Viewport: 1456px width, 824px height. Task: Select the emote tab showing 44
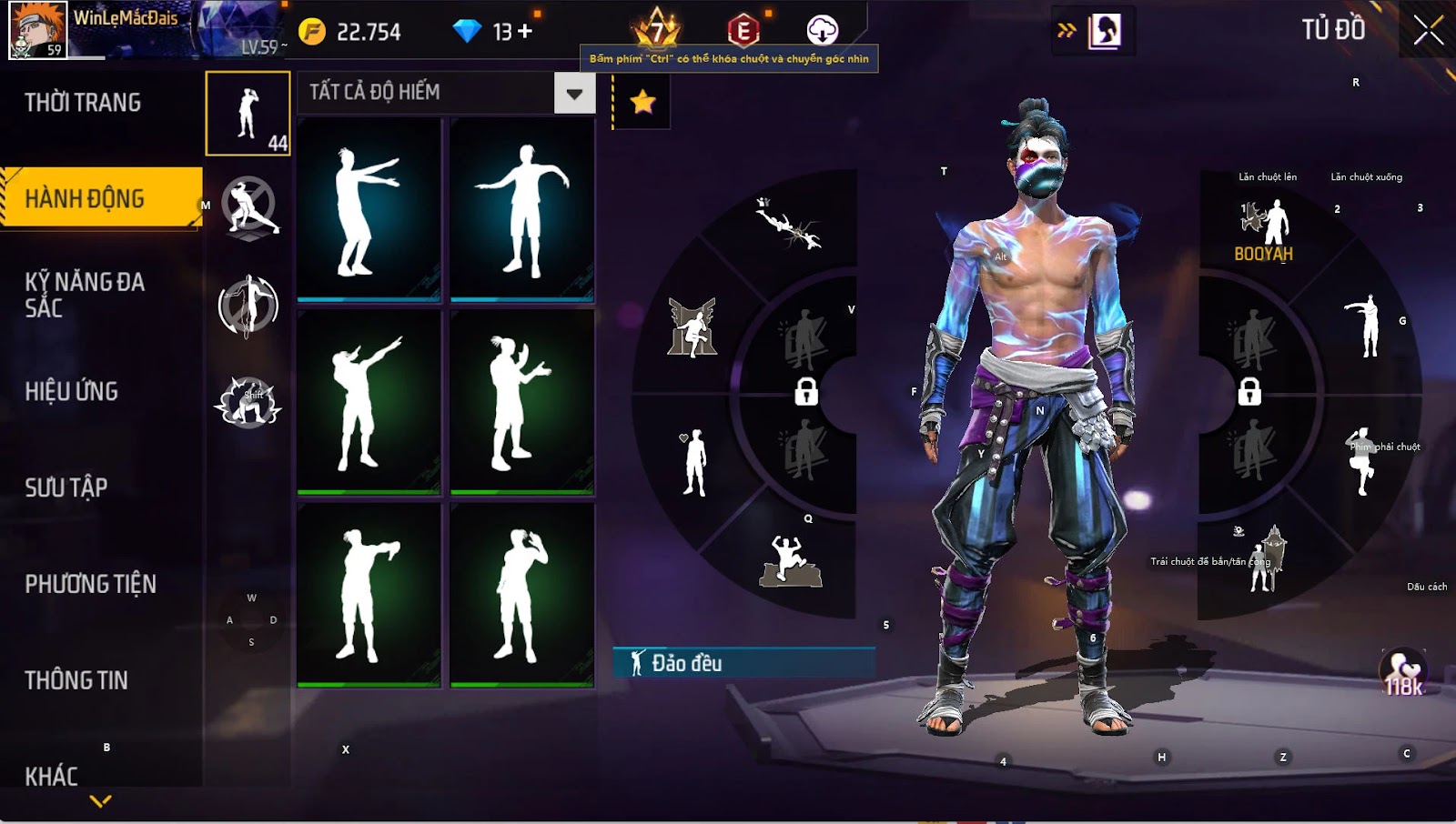pos(248,114)
